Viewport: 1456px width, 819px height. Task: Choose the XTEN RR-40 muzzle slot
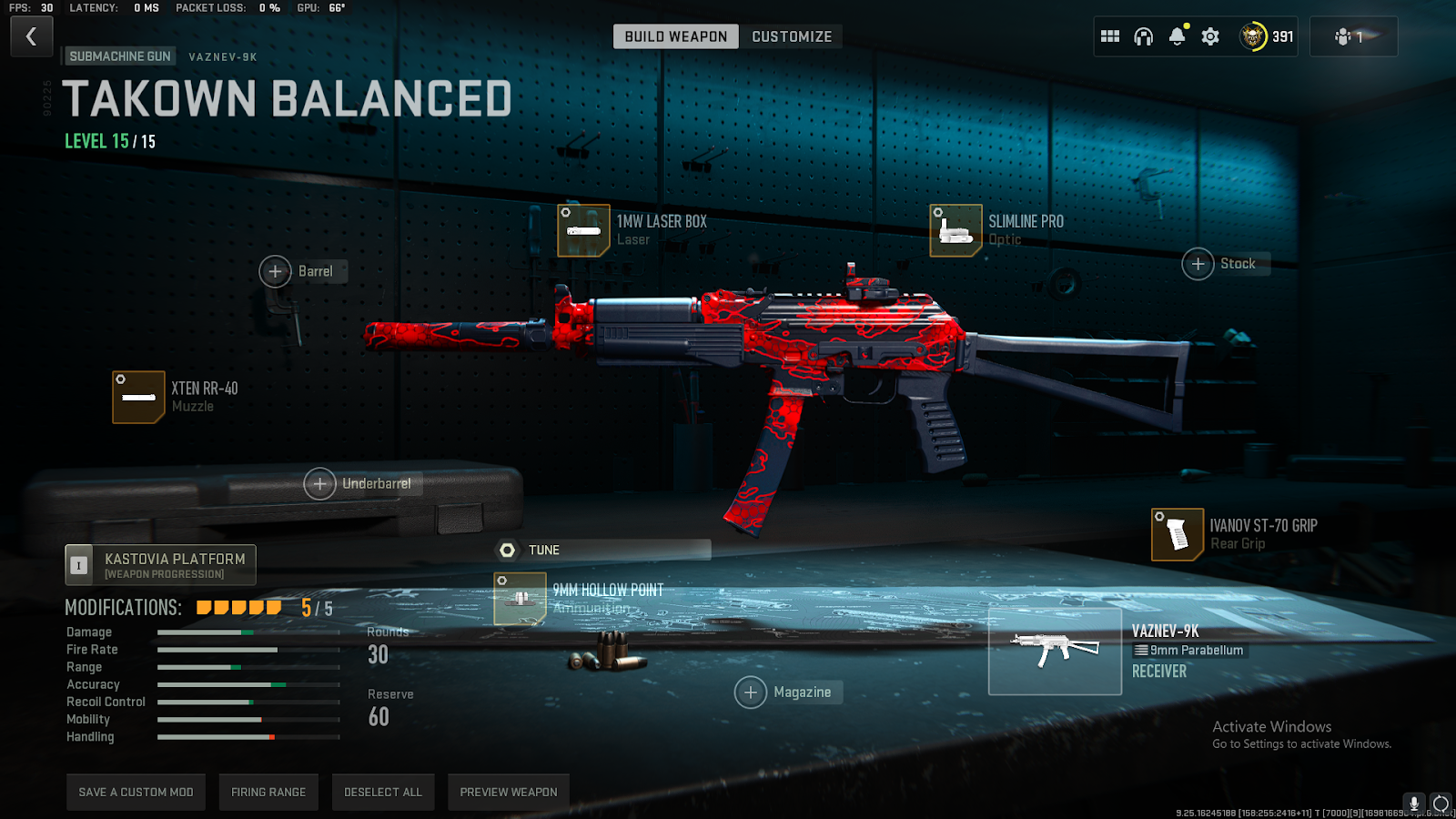138,397
